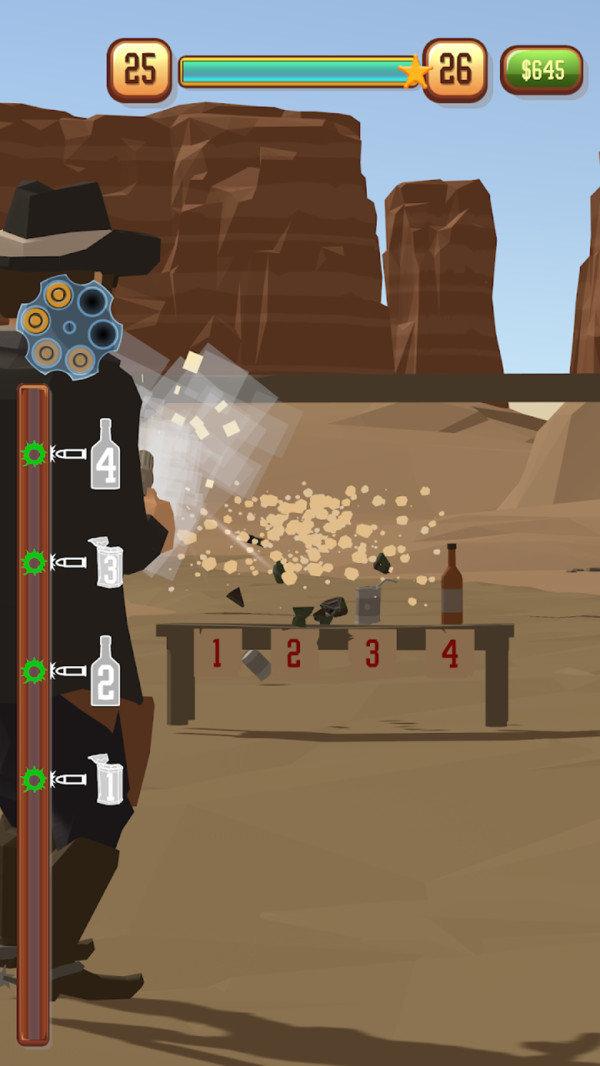Select the number 2 bottle target icon
The width and height of the screenshot is (600, 1066).
click(x=106, y=671)
